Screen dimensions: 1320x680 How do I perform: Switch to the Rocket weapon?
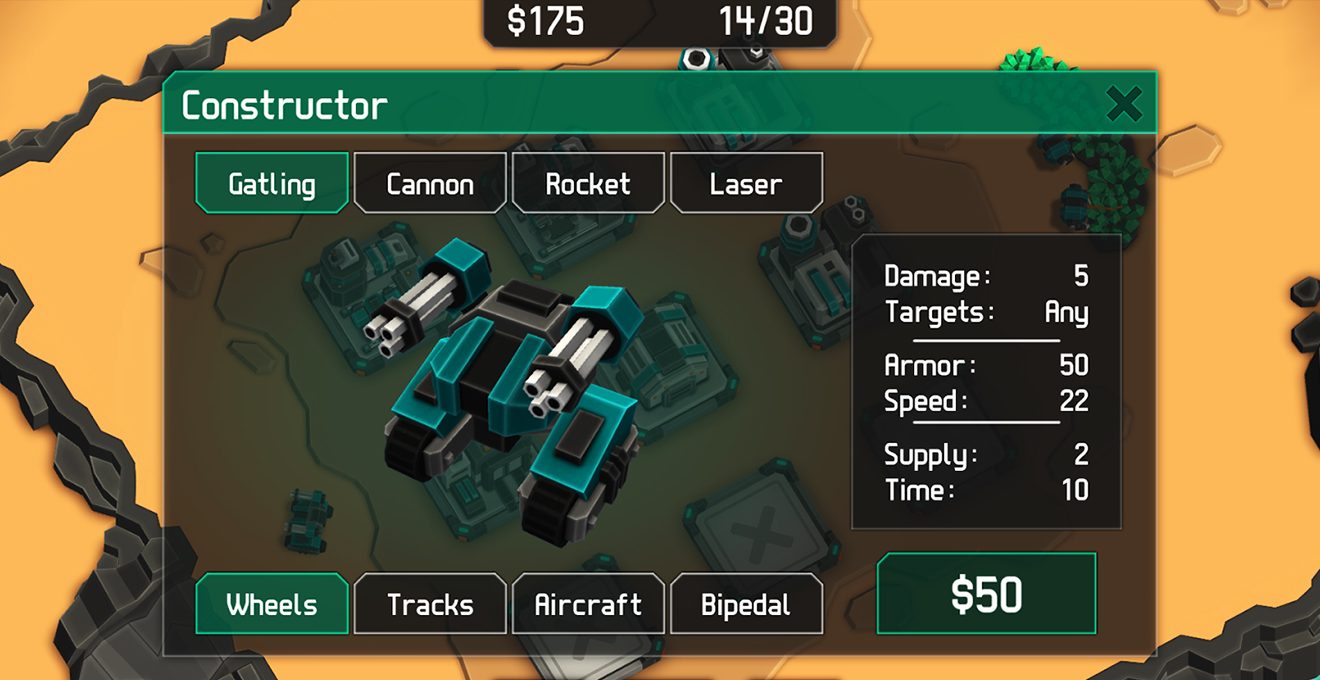(x=588, y=183)
